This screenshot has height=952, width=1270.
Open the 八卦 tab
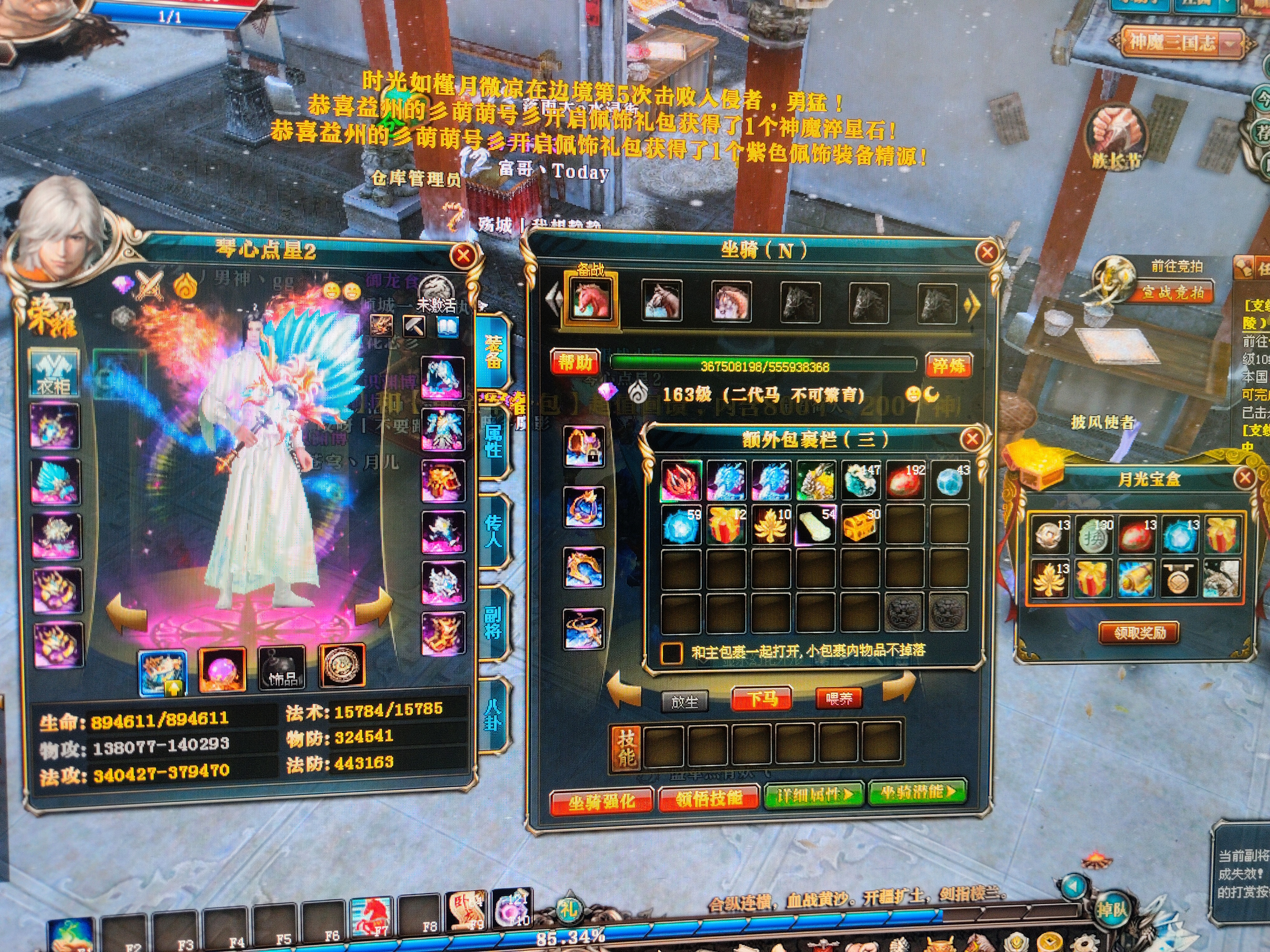click(494, 715)
